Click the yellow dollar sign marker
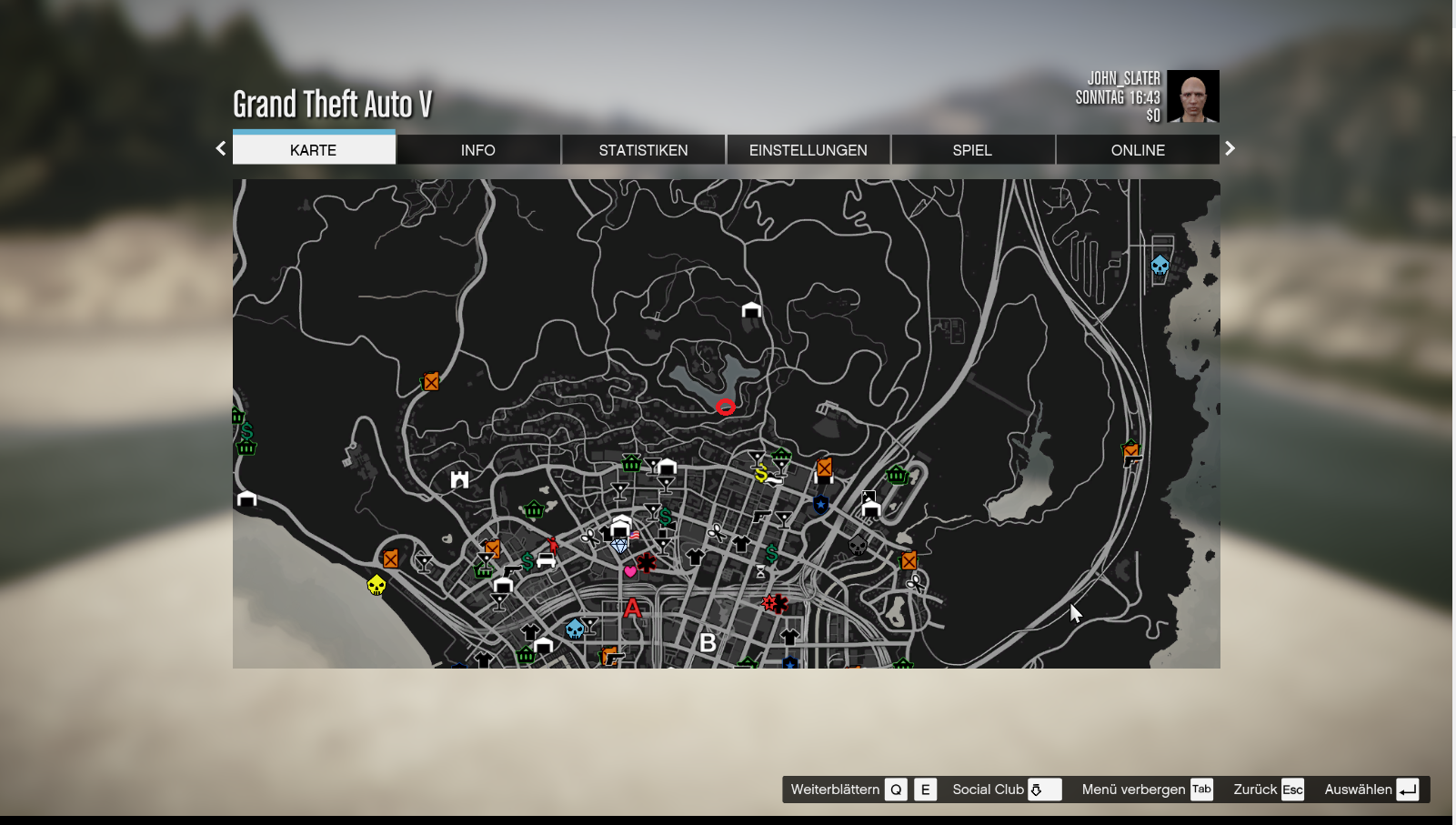 pos(762,473)
